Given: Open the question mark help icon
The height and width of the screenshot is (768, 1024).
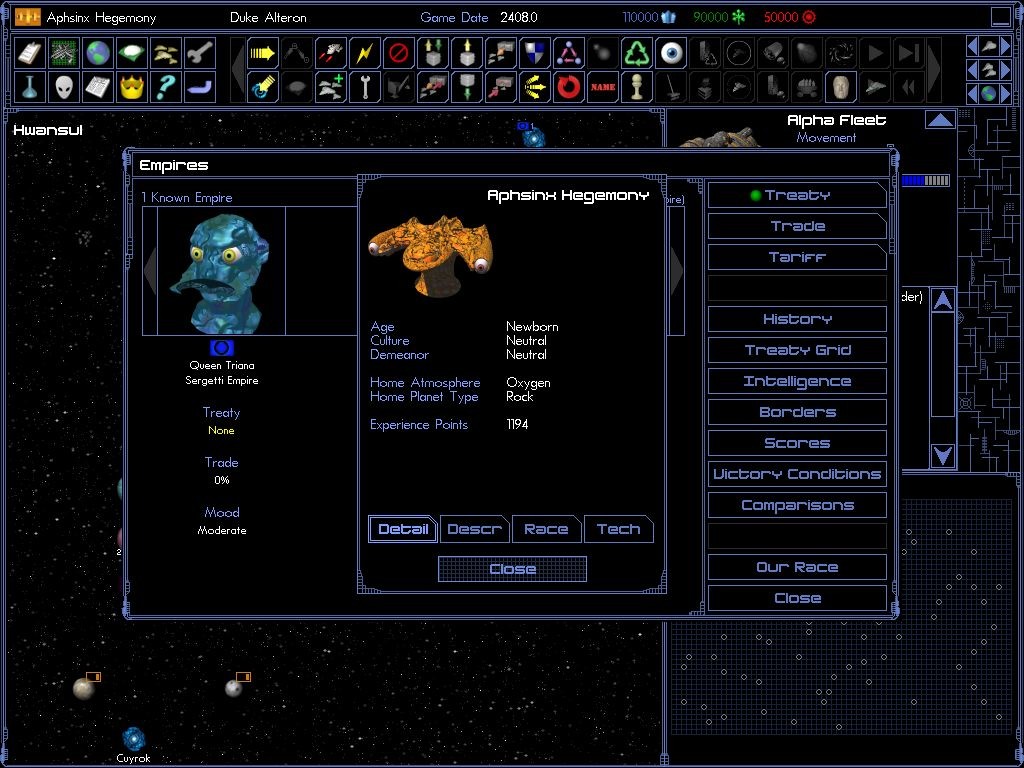Looking at the screenshot, I should (166, 87).
